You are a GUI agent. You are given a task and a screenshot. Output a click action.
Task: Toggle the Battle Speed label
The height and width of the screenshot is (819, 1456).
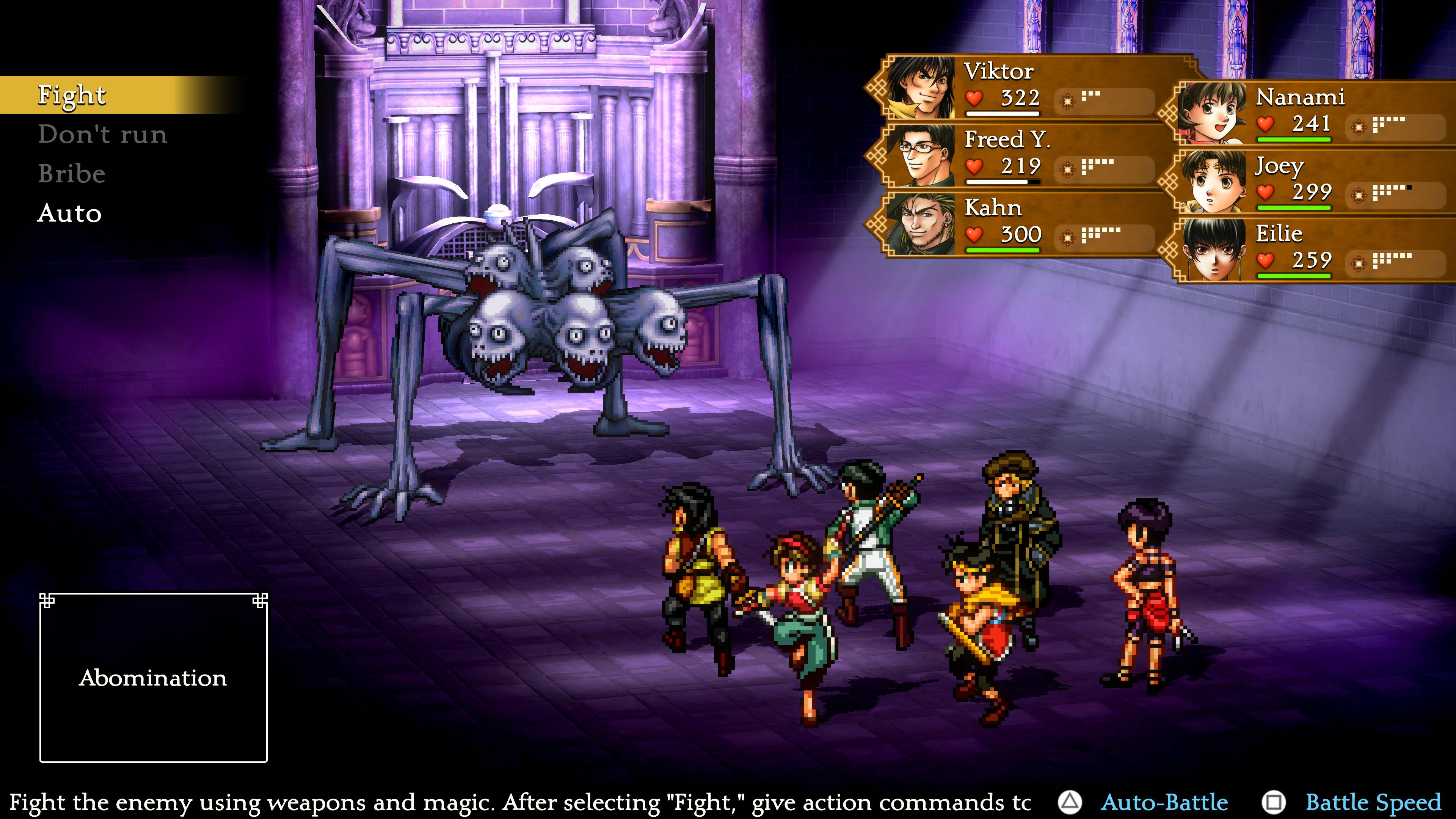pos(1373,803)
